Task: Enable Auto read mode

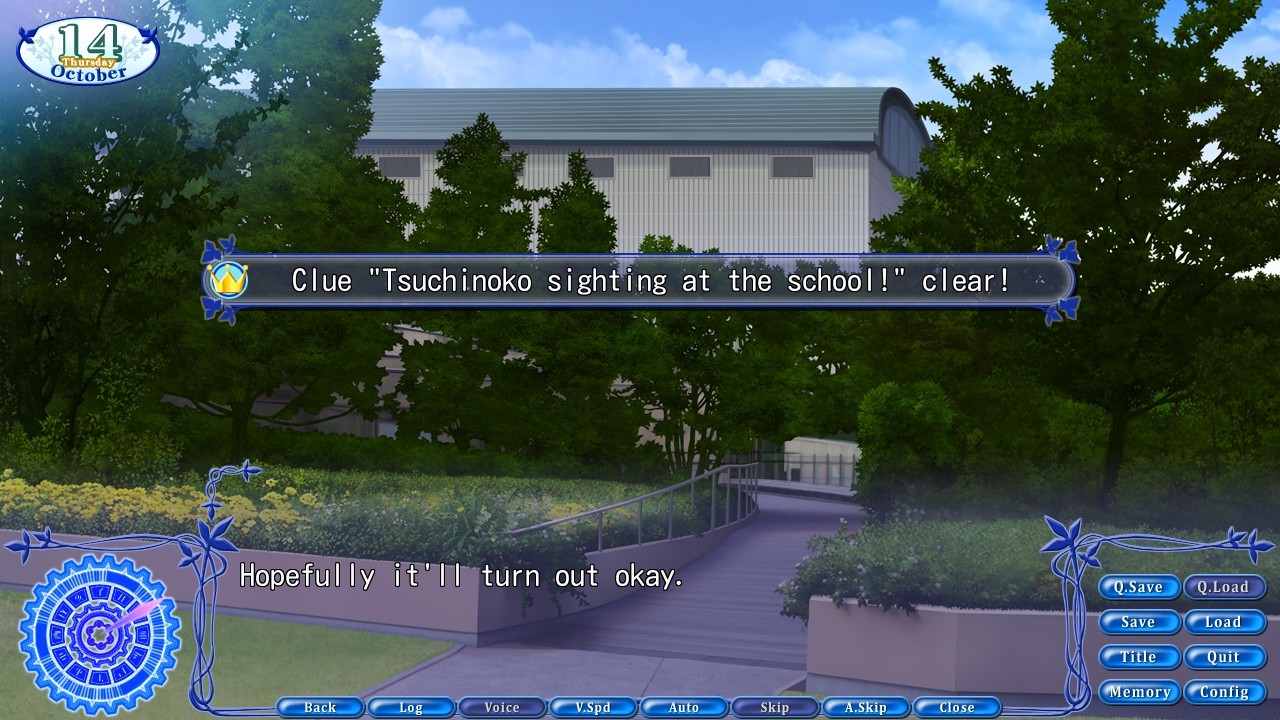Action: click(683, 707)
